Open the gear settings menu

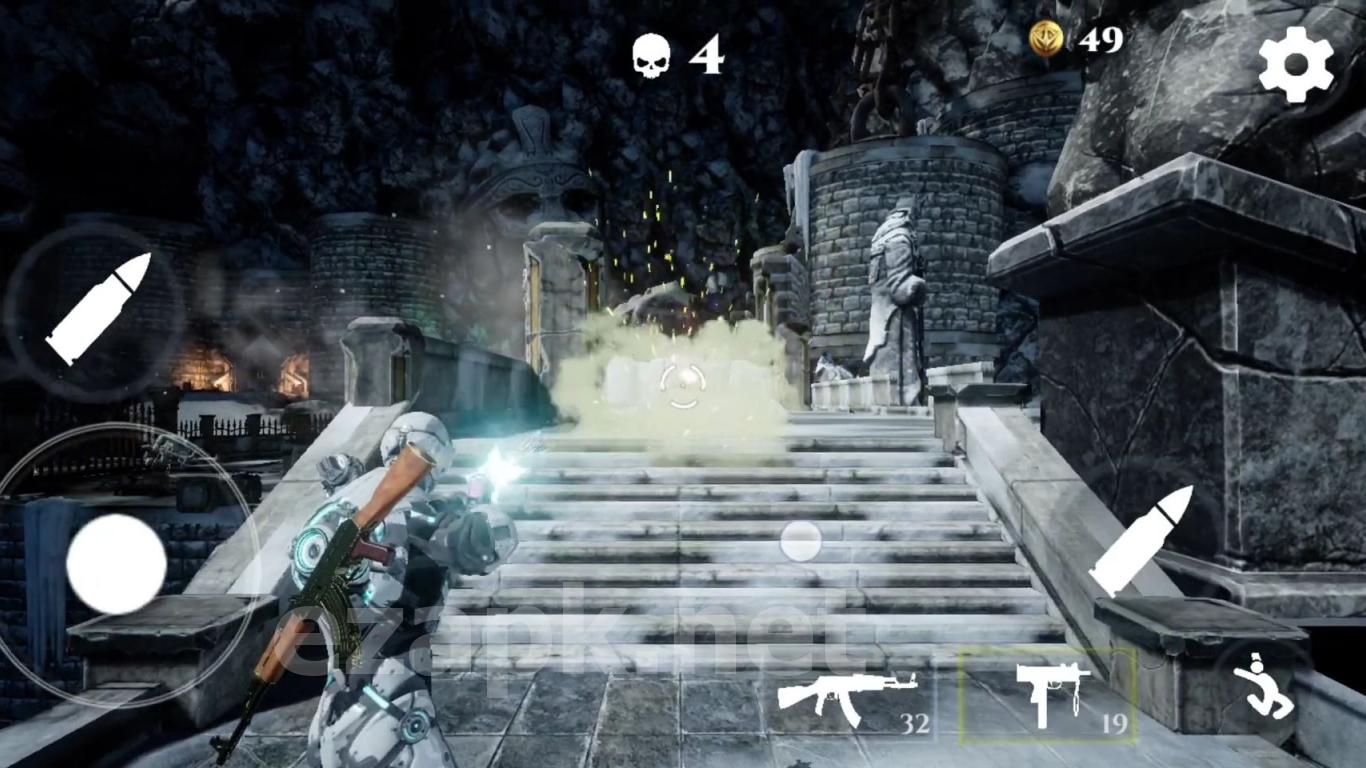pos(1296,63)
